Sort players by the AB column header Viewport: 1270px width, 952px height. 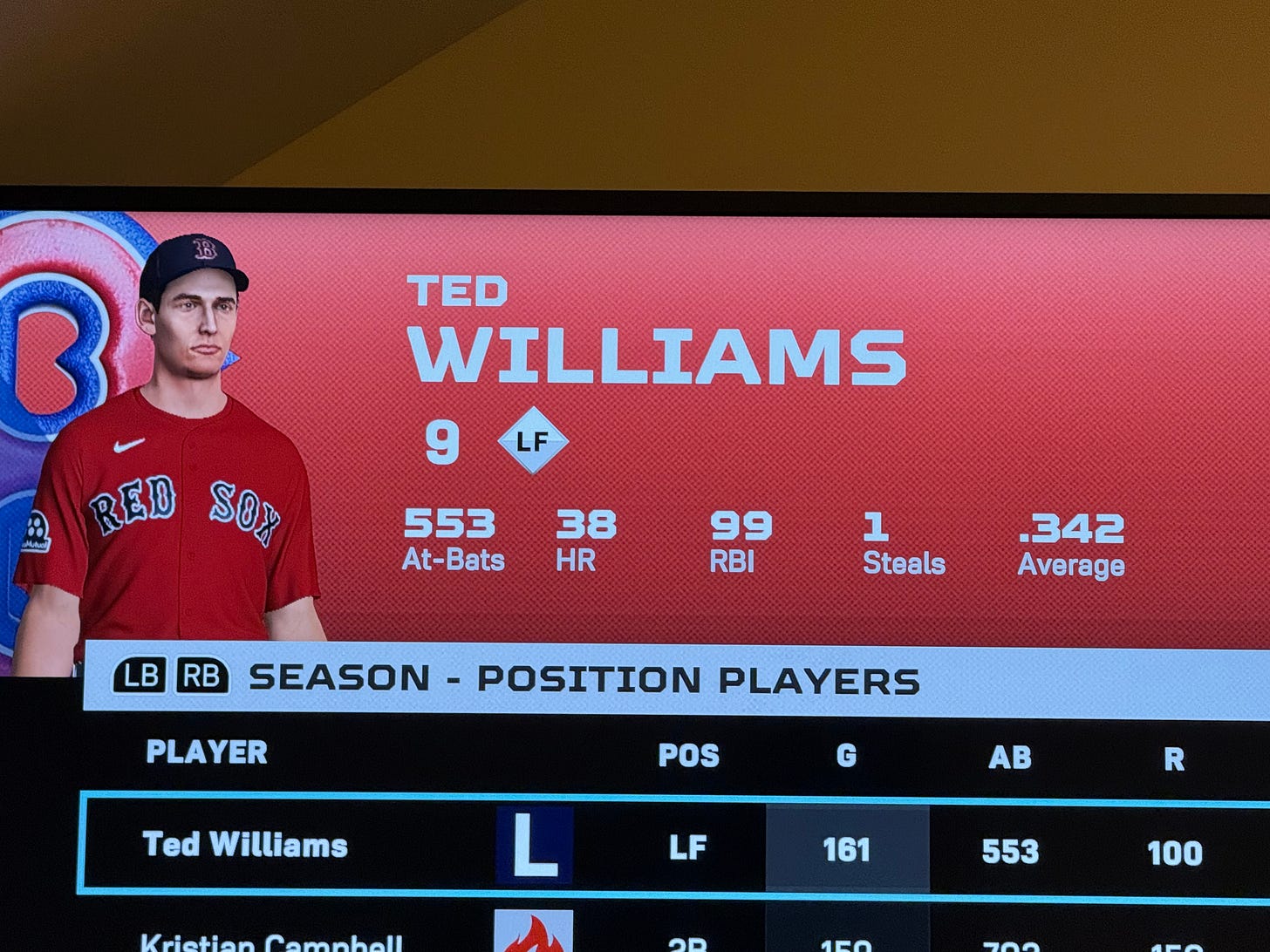tap(1009, 757)
